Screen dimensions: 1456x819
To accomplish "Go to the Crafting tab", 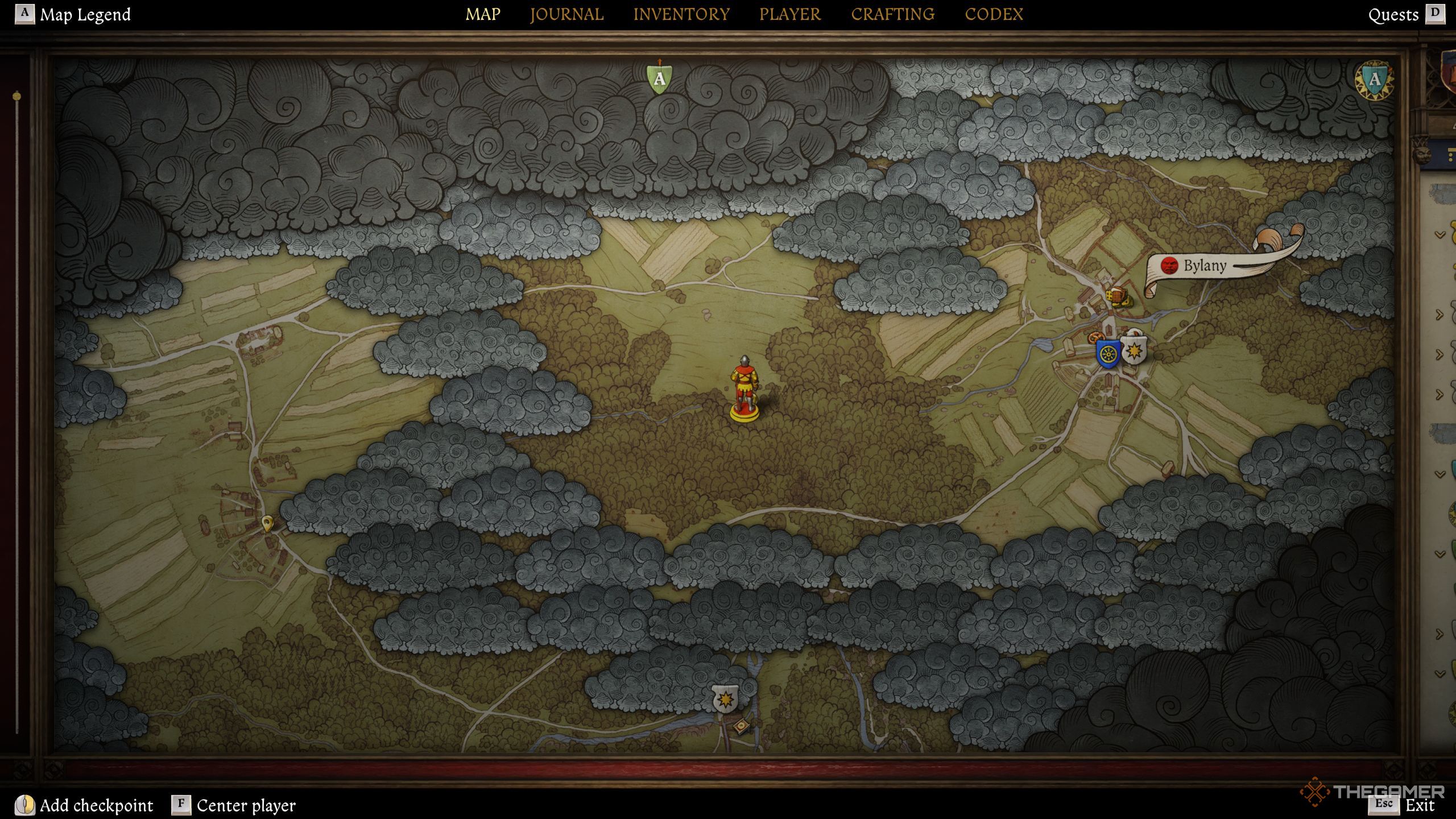I will [892, 14].
